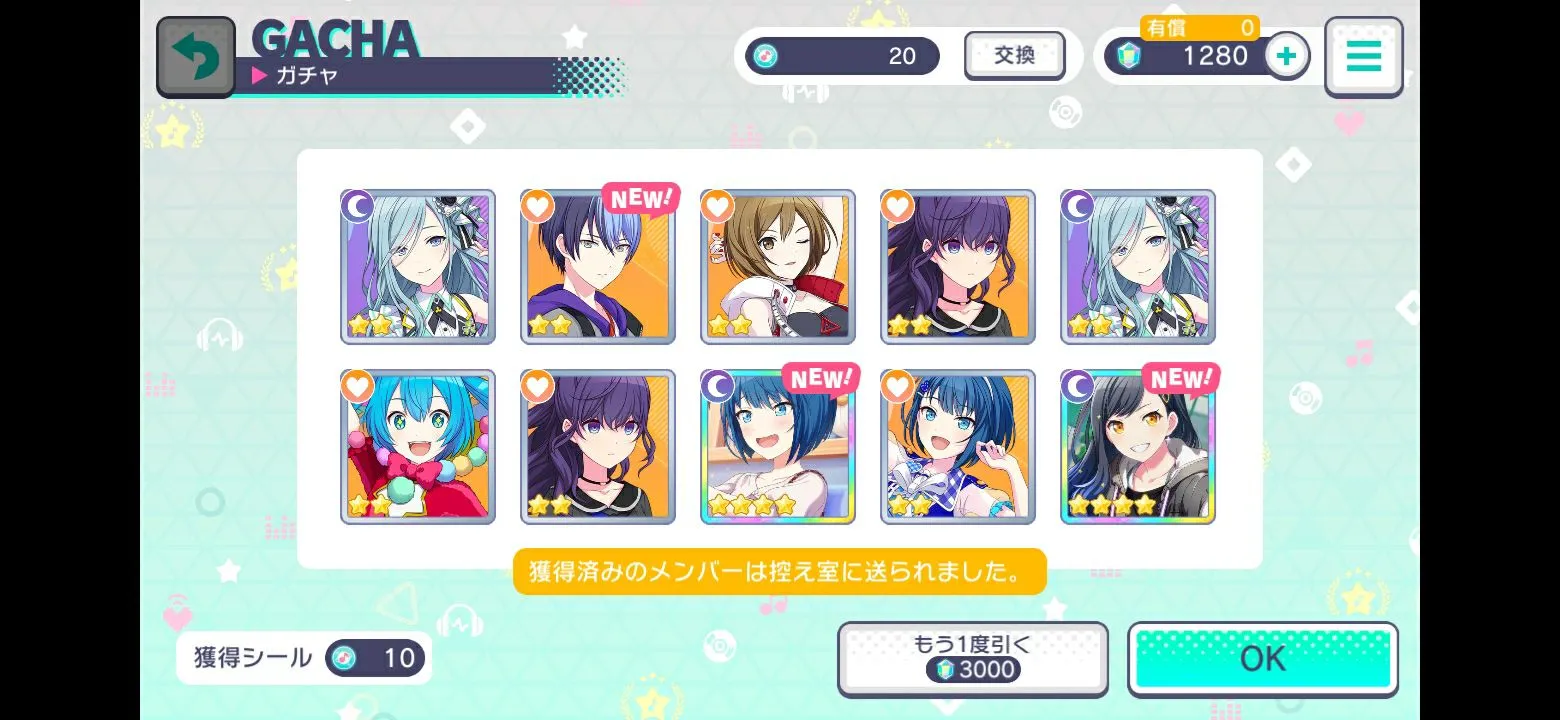
Task: Choose the teal-haired girl in red outfit card
Action: (x=418, y=447)
